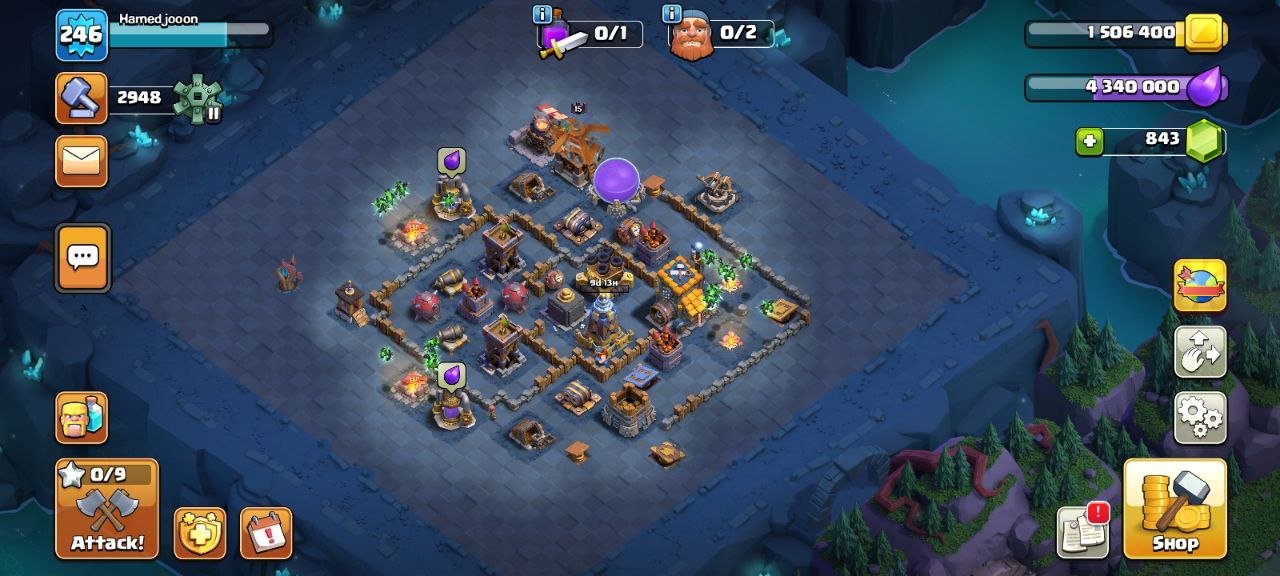This screenshot has height=576, width=1280.
Task: Buy gems with the green plus button
Action: click(x=1089, y=142)
